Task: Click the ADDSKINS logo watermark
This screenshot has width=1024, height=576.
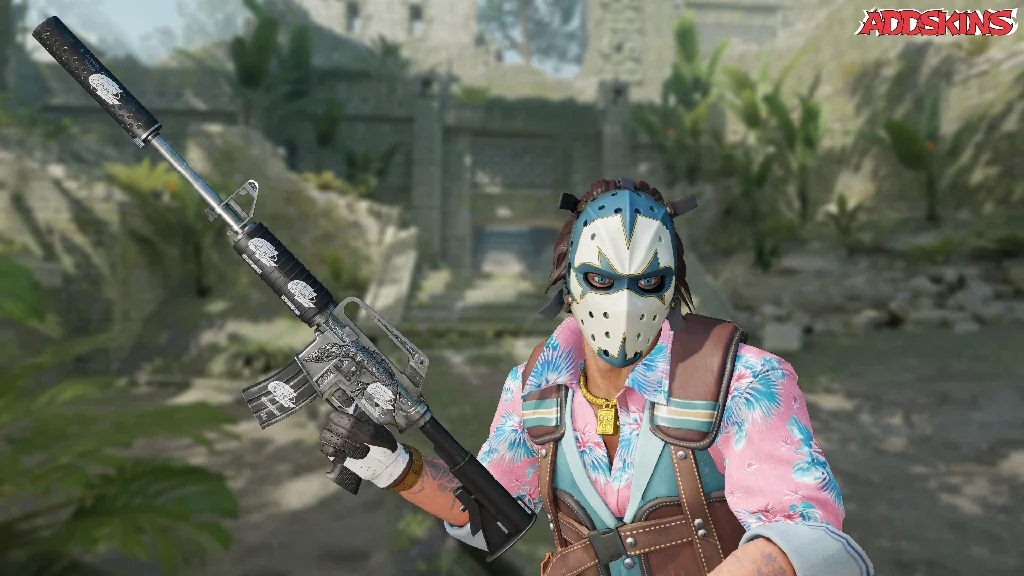Action: (x=937, y=23)
